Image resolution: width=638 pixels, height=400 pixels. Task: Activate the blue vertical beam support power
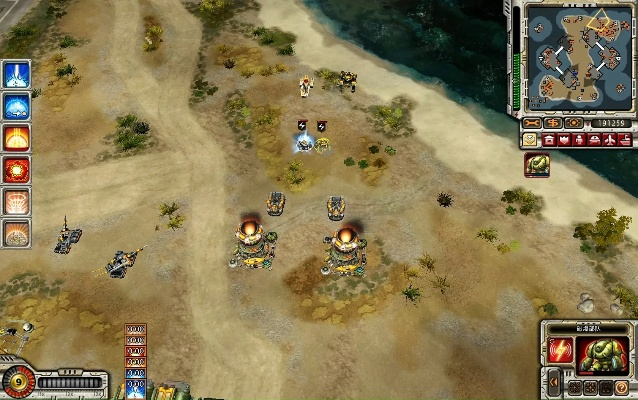pos(16,74)
